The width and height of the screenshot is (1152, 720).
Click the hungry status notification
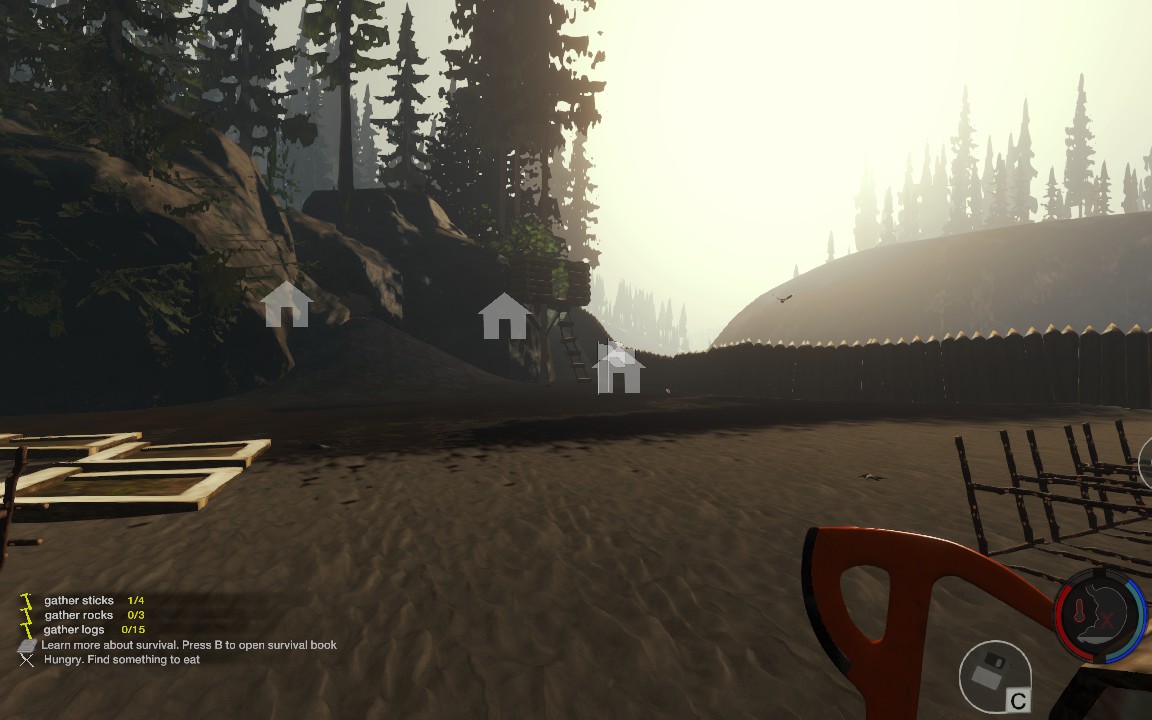(121, 660)
